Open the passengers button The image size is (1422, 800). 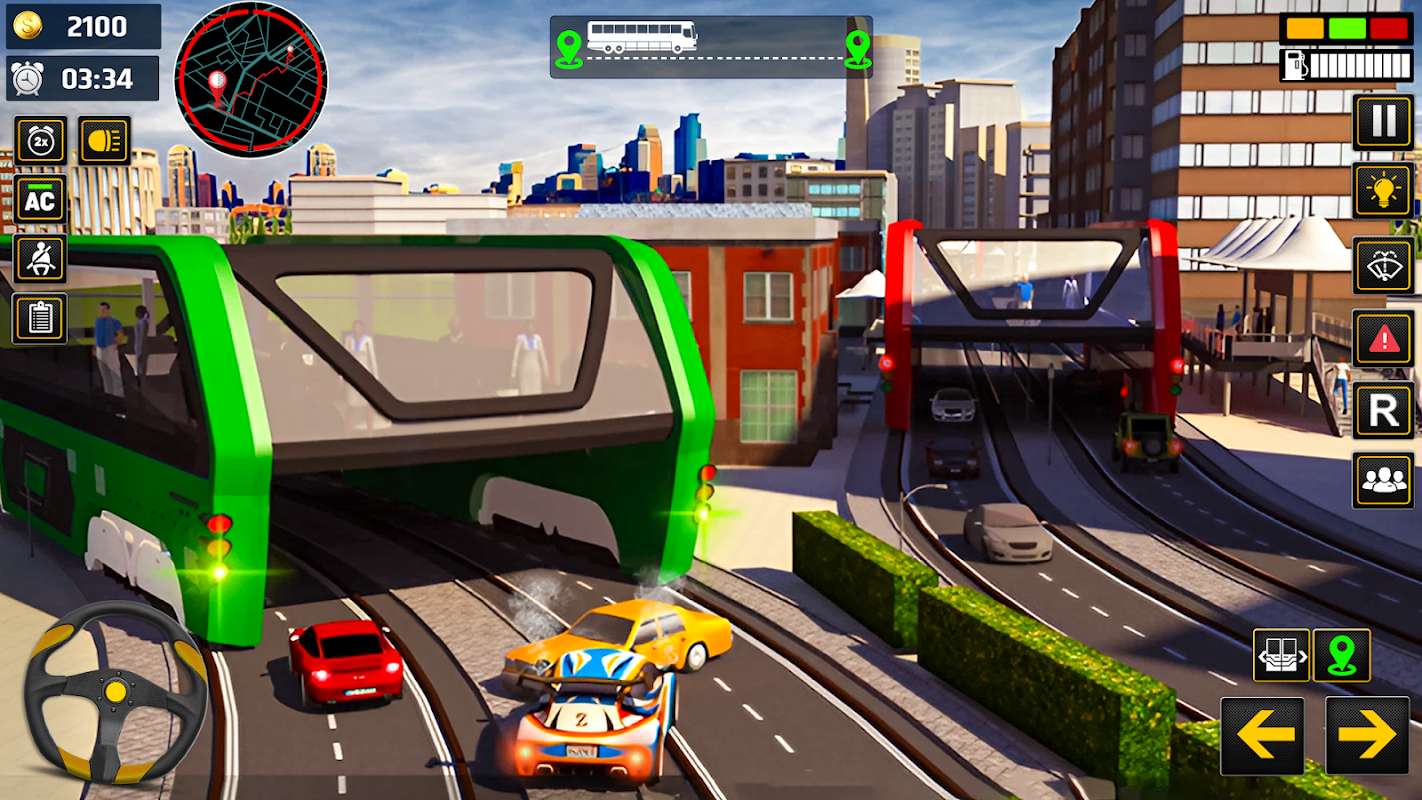pyautogui.click(x=1383, y=480)
